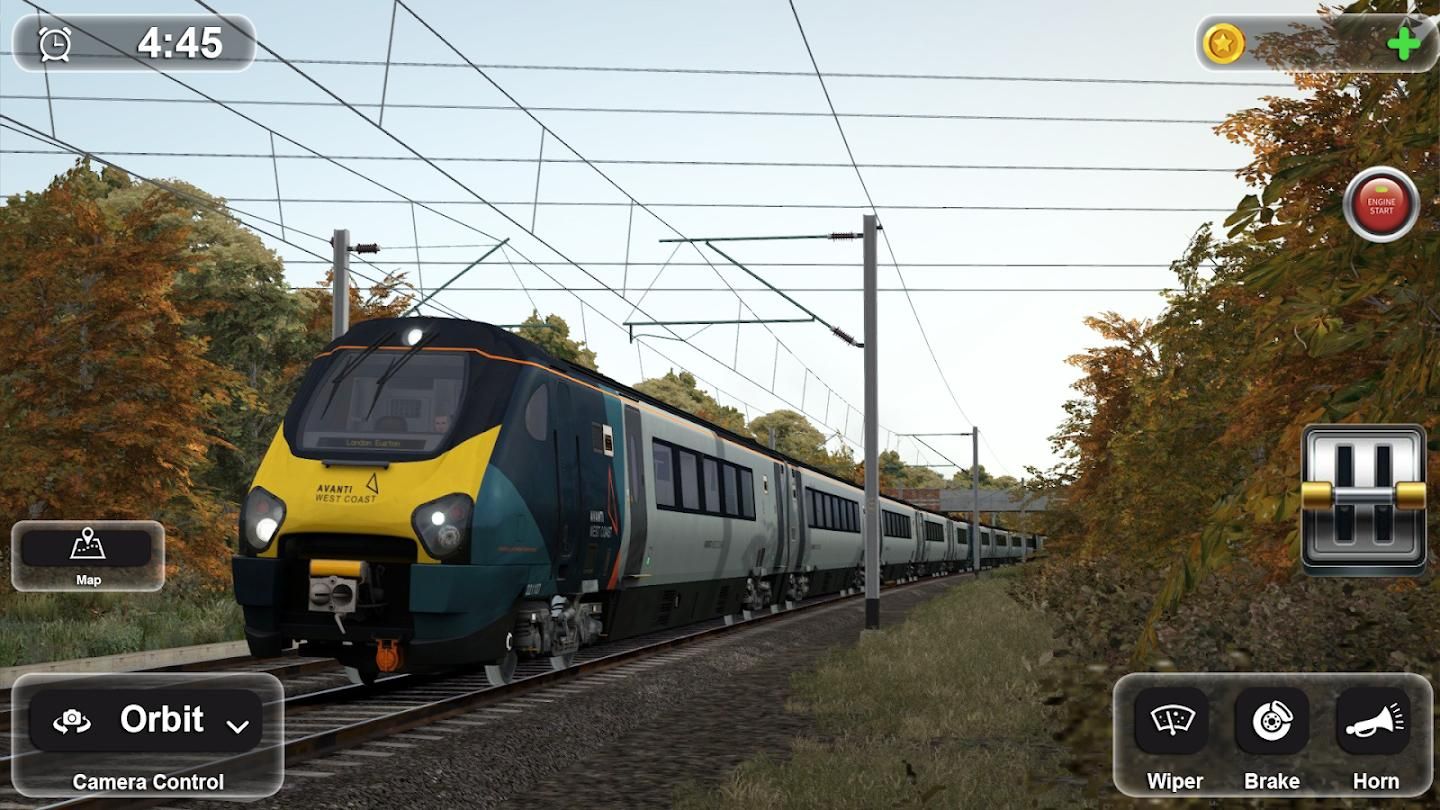
Task: Select the Camera Control menu
Action: coord(148,784)
